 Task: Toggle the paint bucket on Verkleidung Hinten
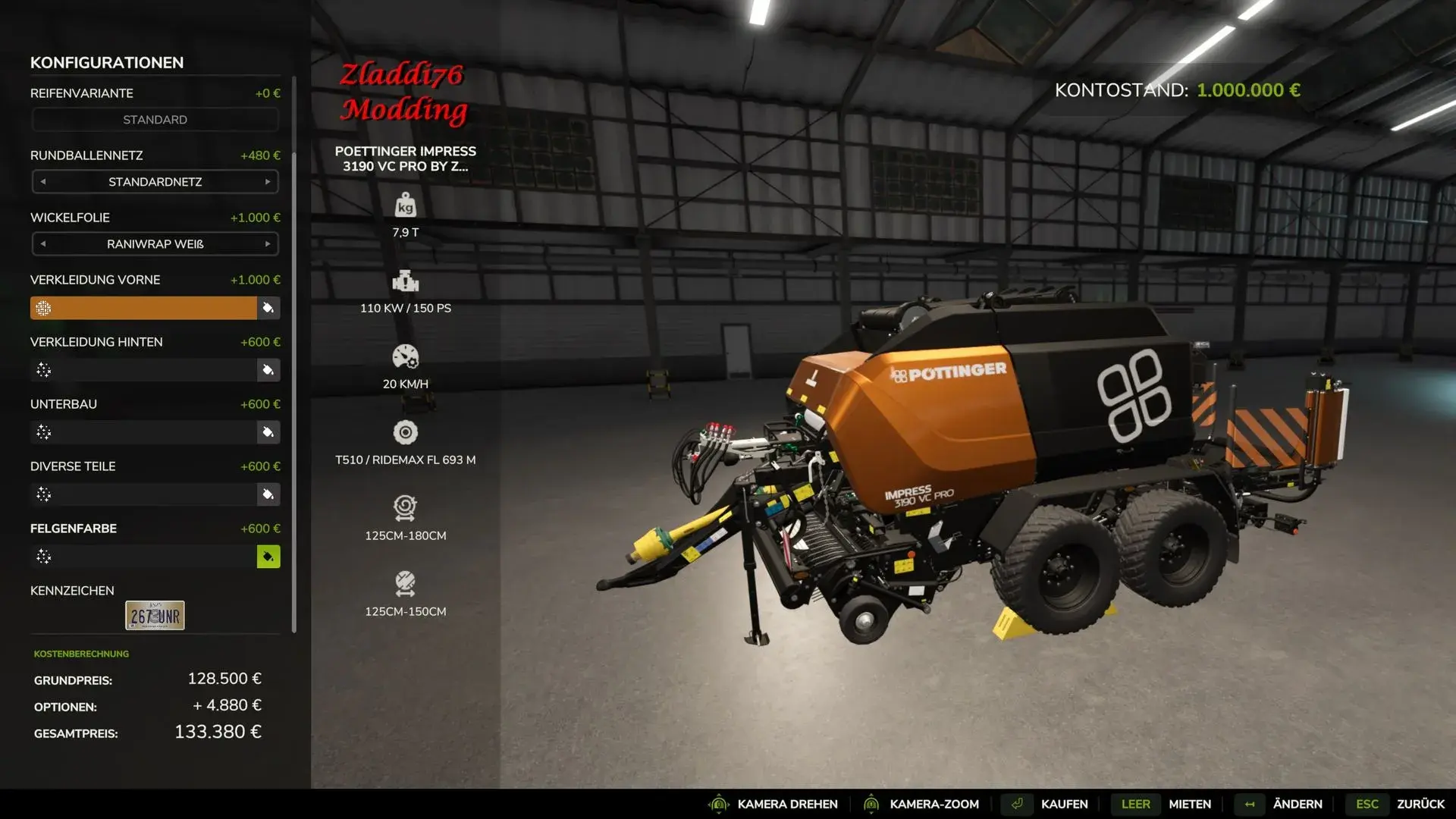(268, 370)
